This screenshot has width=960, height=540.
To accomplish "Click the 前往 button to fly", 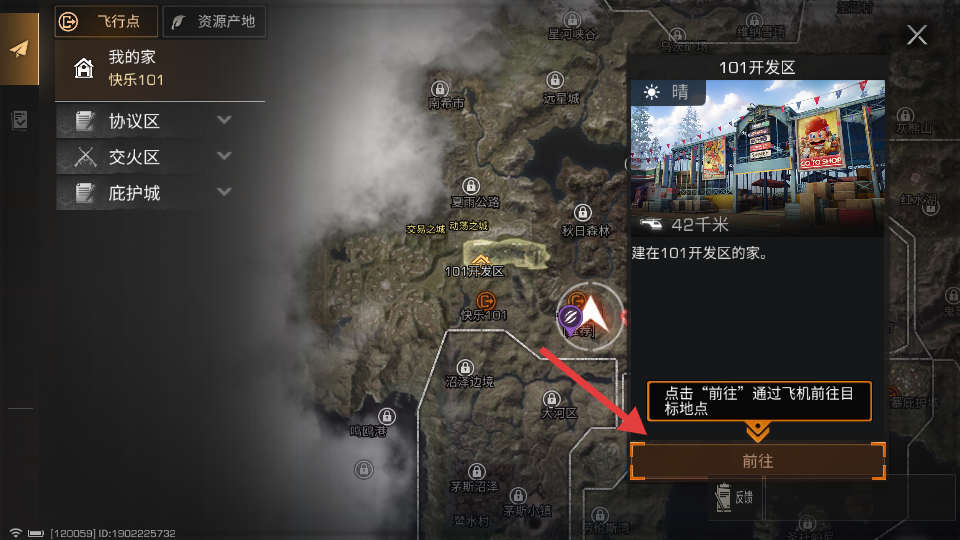I will coord(757,461).
